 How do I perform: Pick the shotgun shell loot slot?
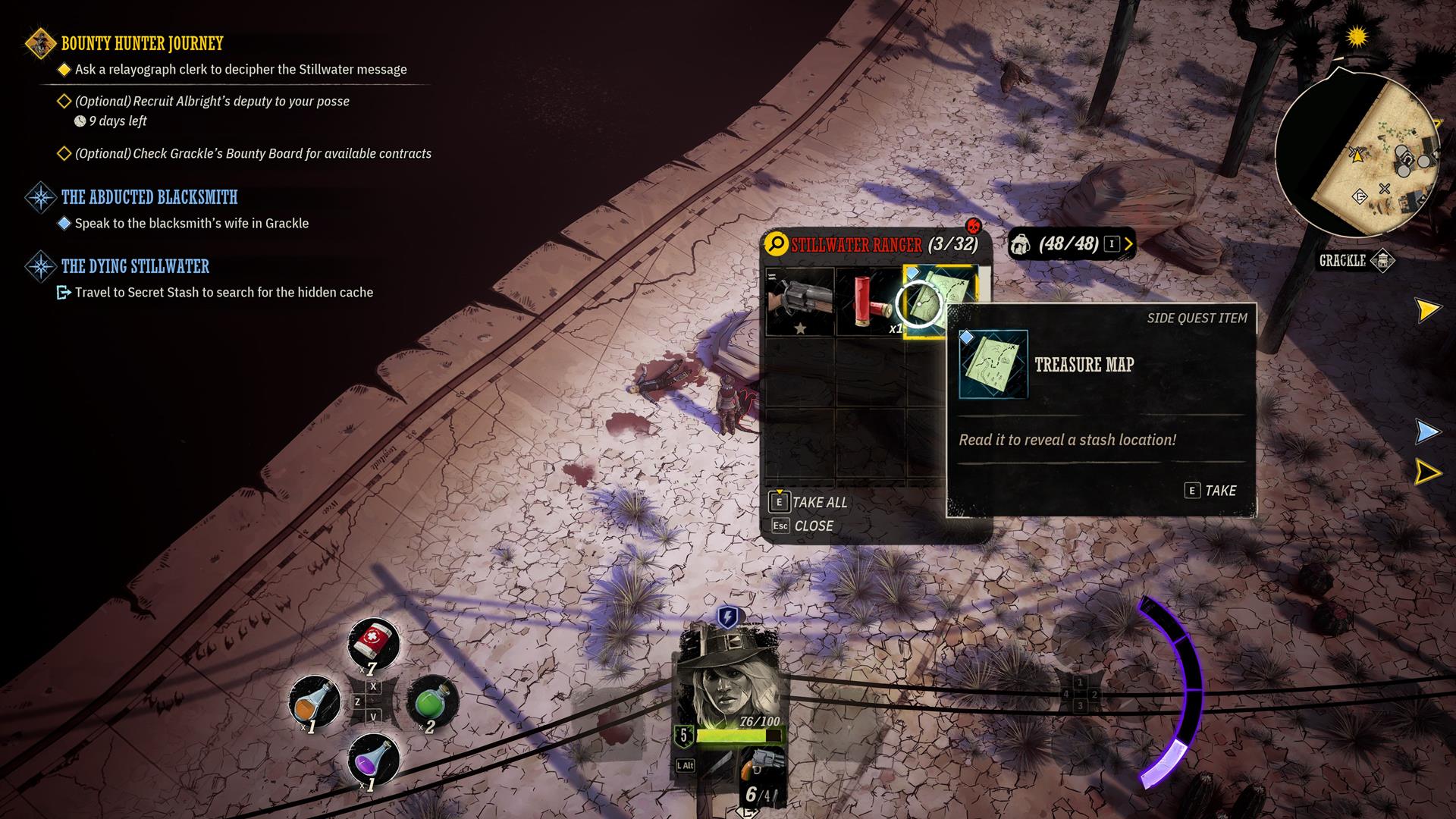[x=869, y=302]
